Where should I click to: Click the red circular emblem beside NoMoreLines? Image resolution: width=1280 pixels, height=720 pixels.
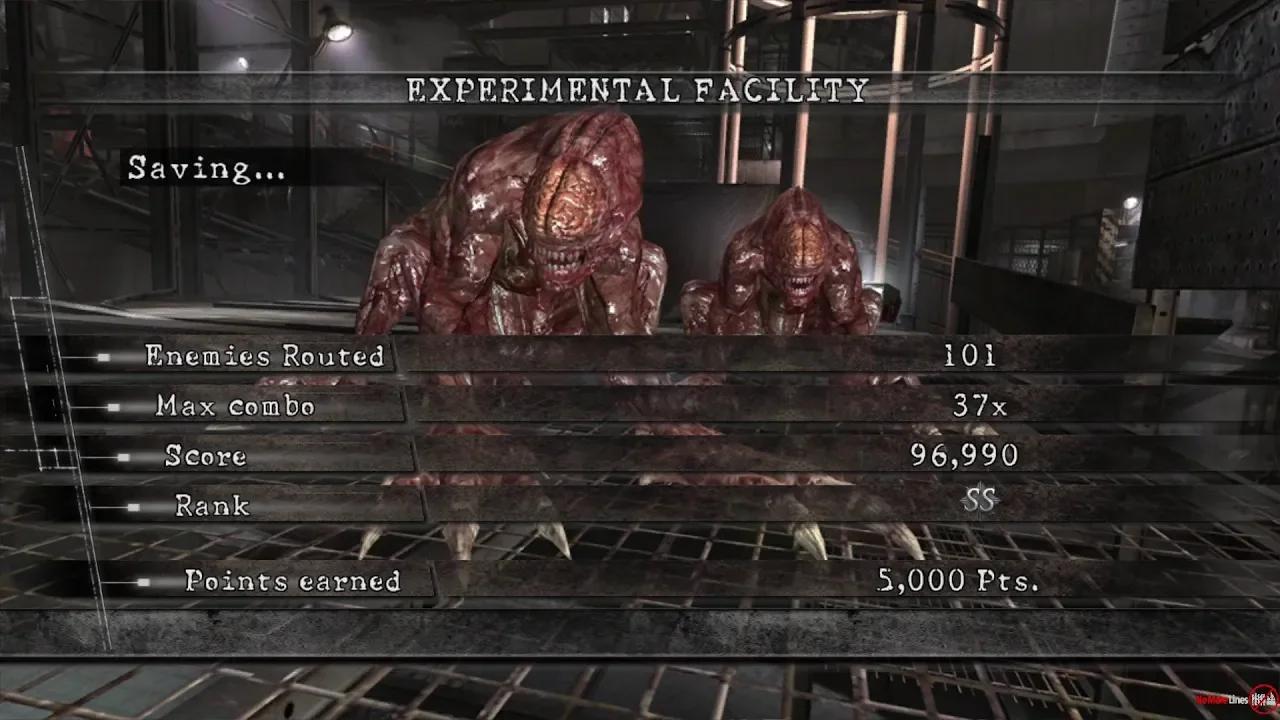point(1261,698)
